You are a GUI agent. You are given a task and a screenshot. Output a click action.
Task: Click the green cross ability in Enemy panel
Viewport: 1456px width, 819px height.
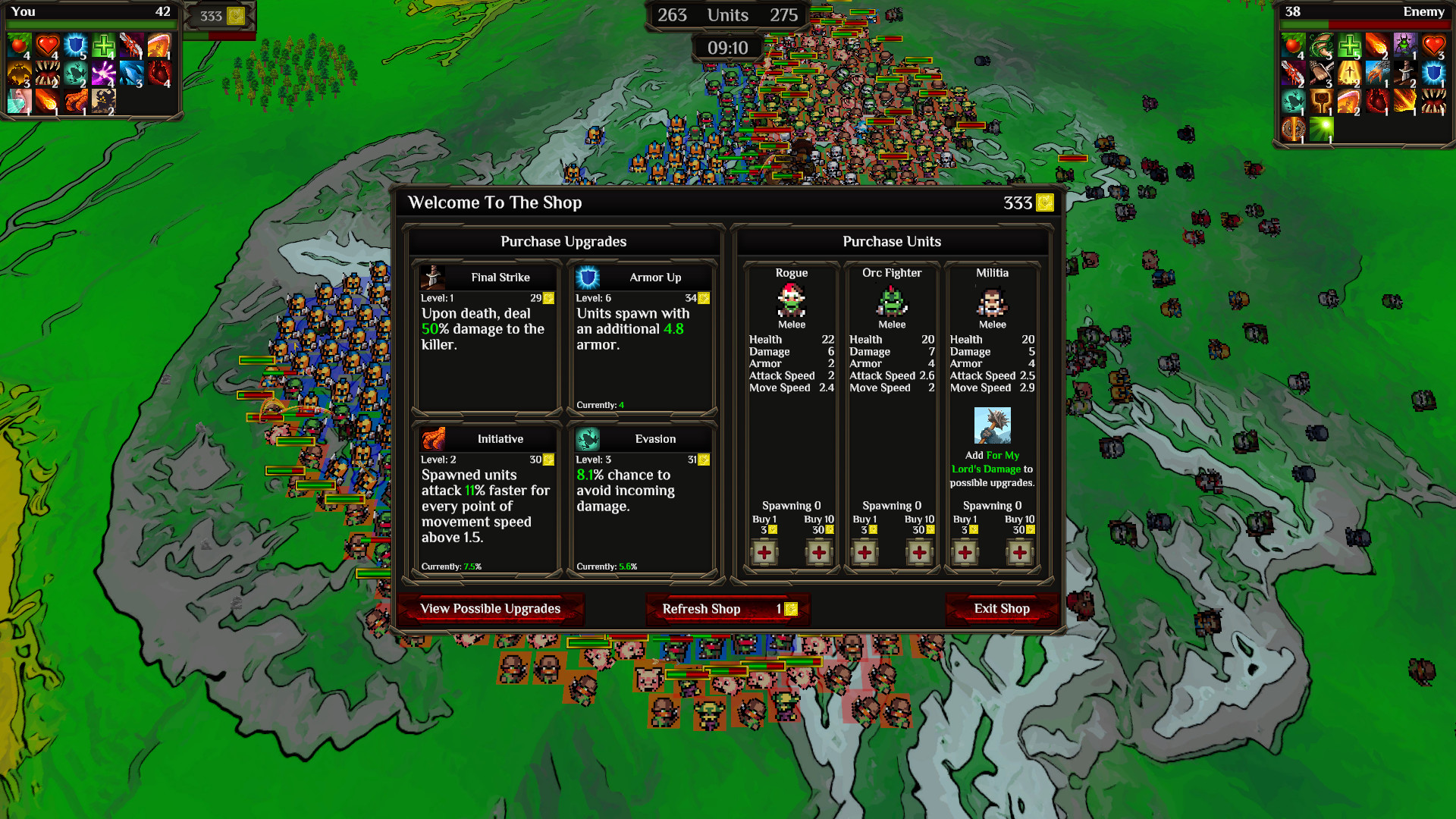(1348, 45)
